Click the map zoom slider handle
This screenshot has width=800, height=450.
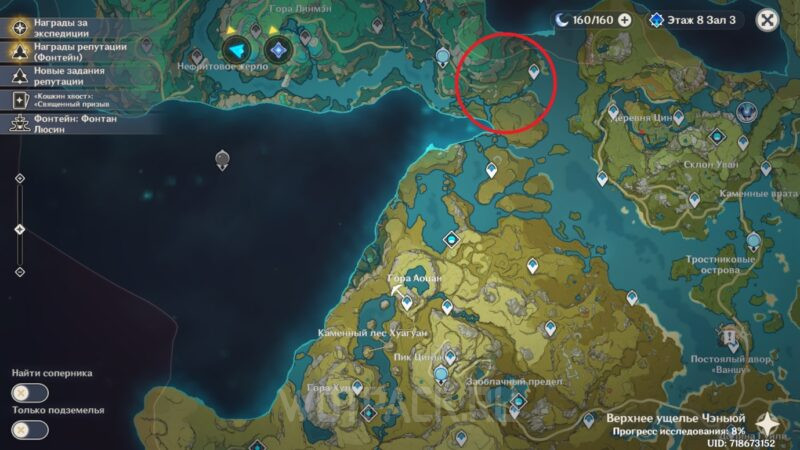point(20,229)
